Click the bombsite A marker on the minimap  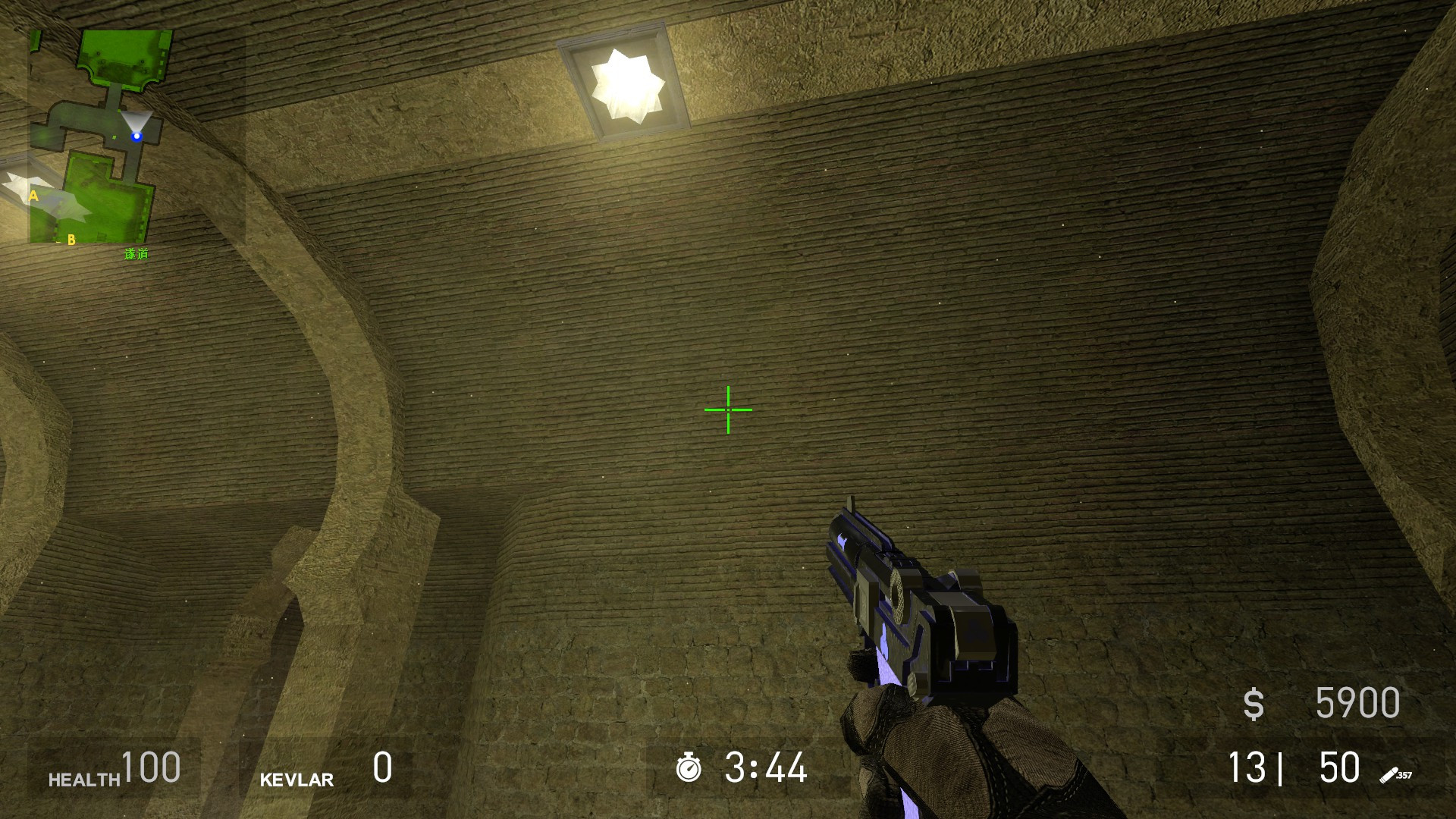(33, 197)
